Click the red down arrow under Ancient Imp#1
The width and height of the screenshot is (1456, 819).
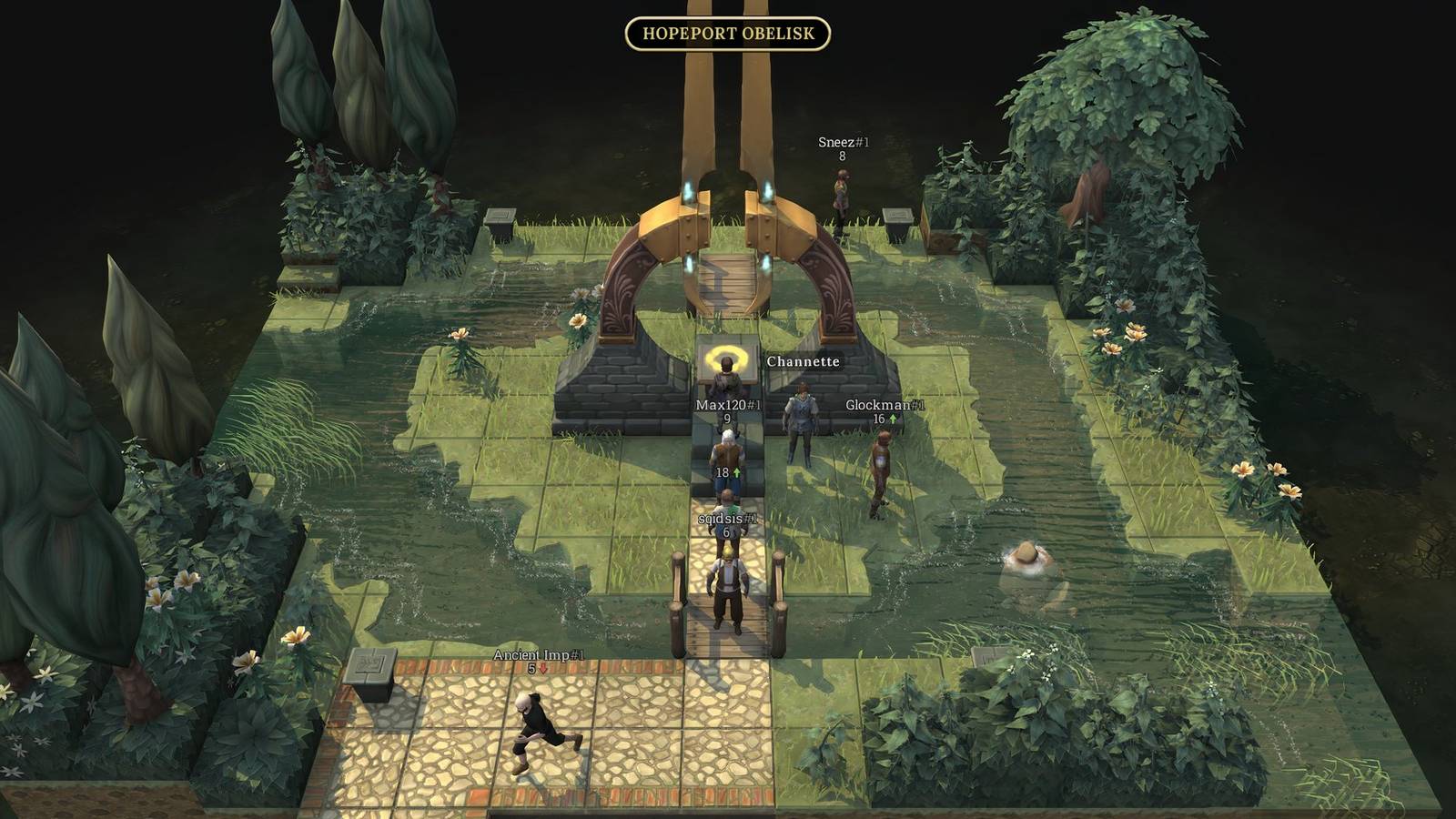(x=541, y=668)
